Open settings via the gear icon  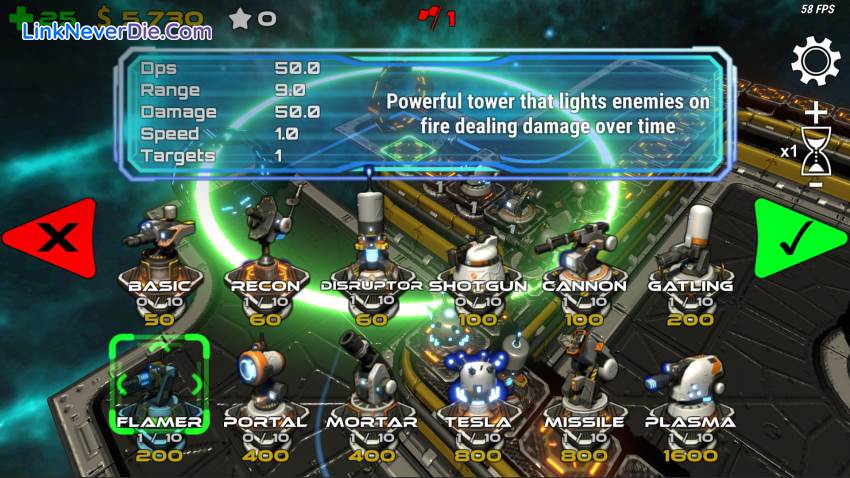pos(815,62)
